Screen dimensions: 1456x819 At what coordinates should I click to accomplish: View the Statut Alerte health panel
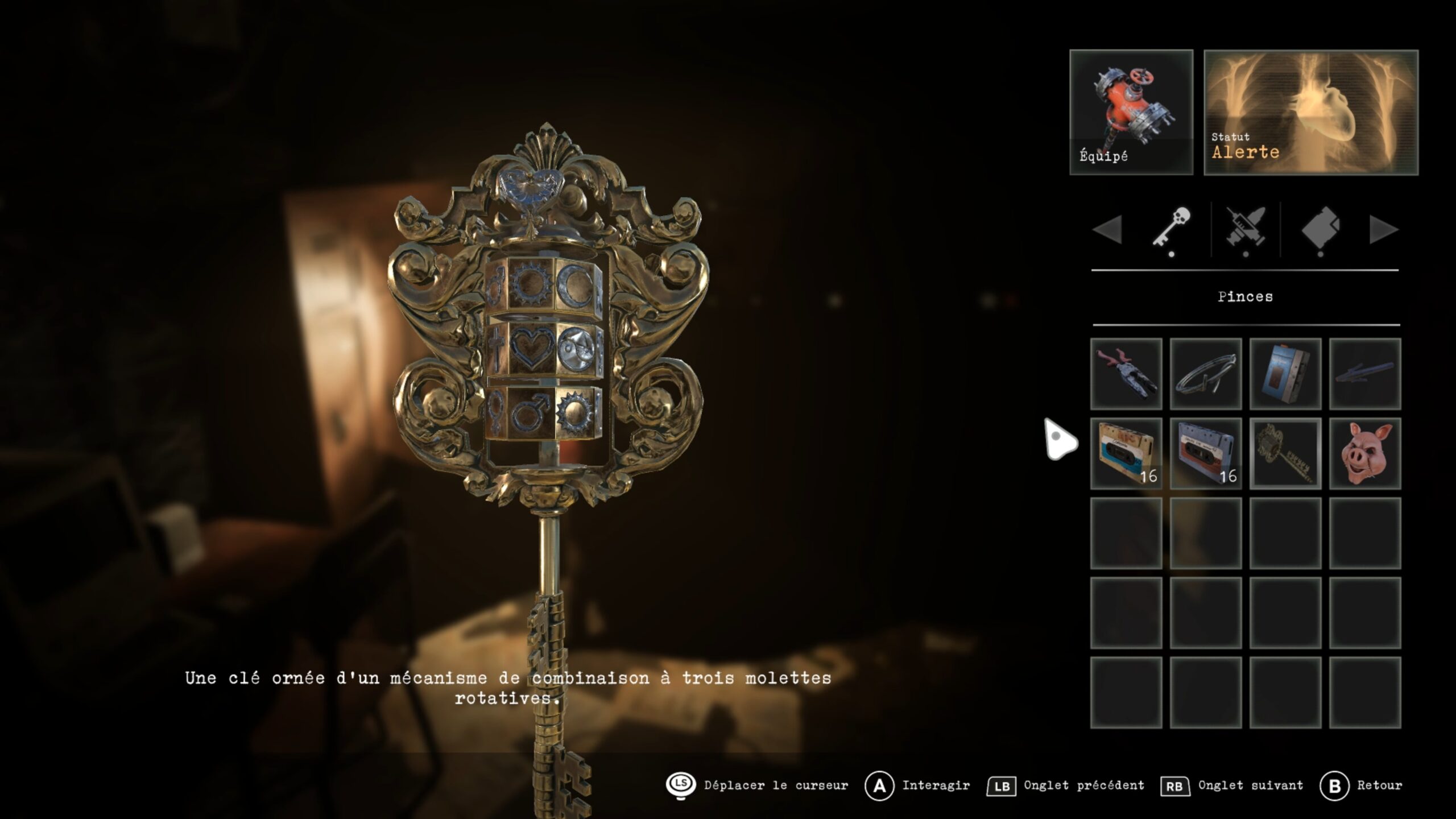pos(1310,112)
